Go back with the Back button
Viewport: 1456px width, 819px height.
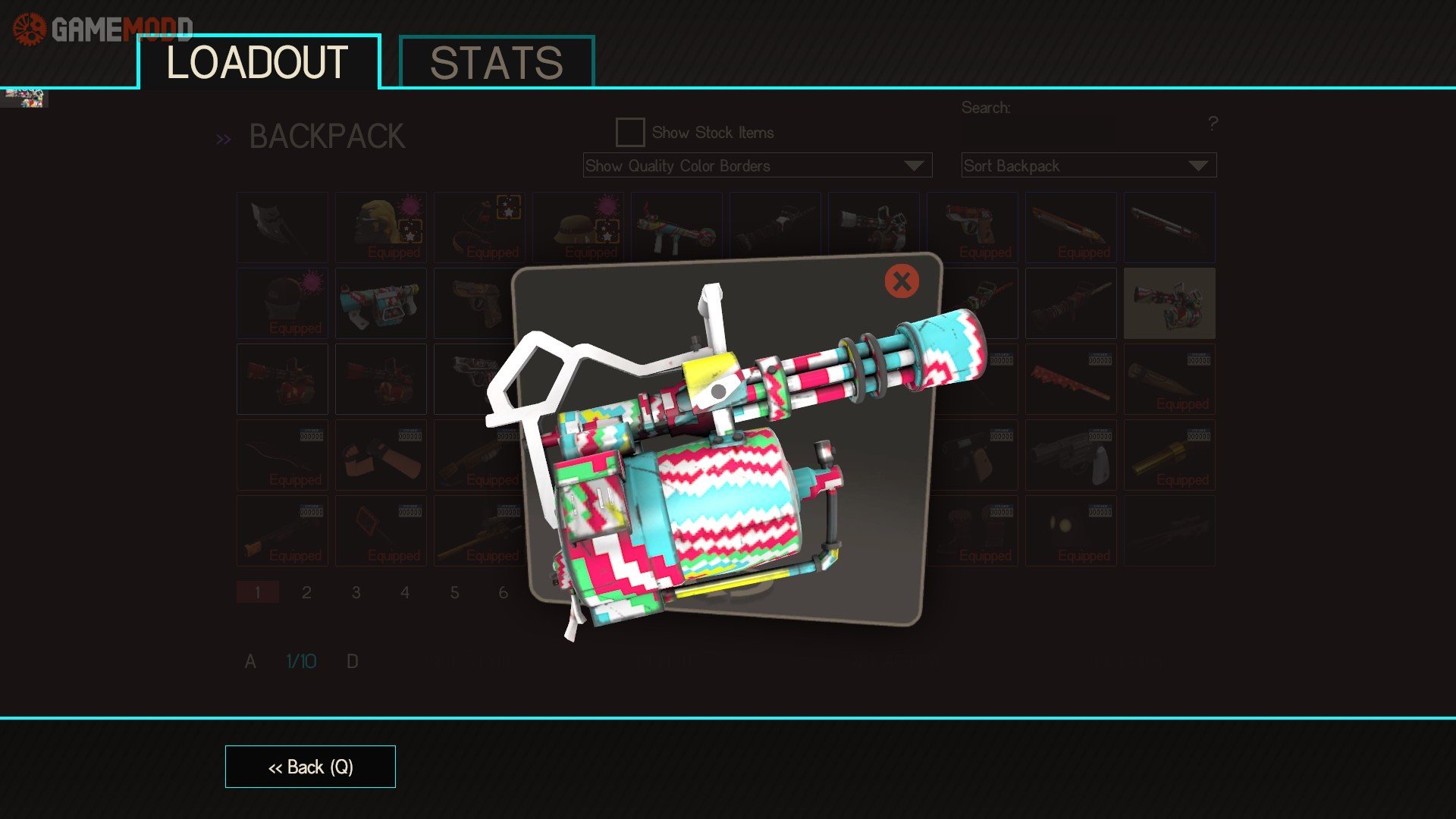[x=310, y=767]
